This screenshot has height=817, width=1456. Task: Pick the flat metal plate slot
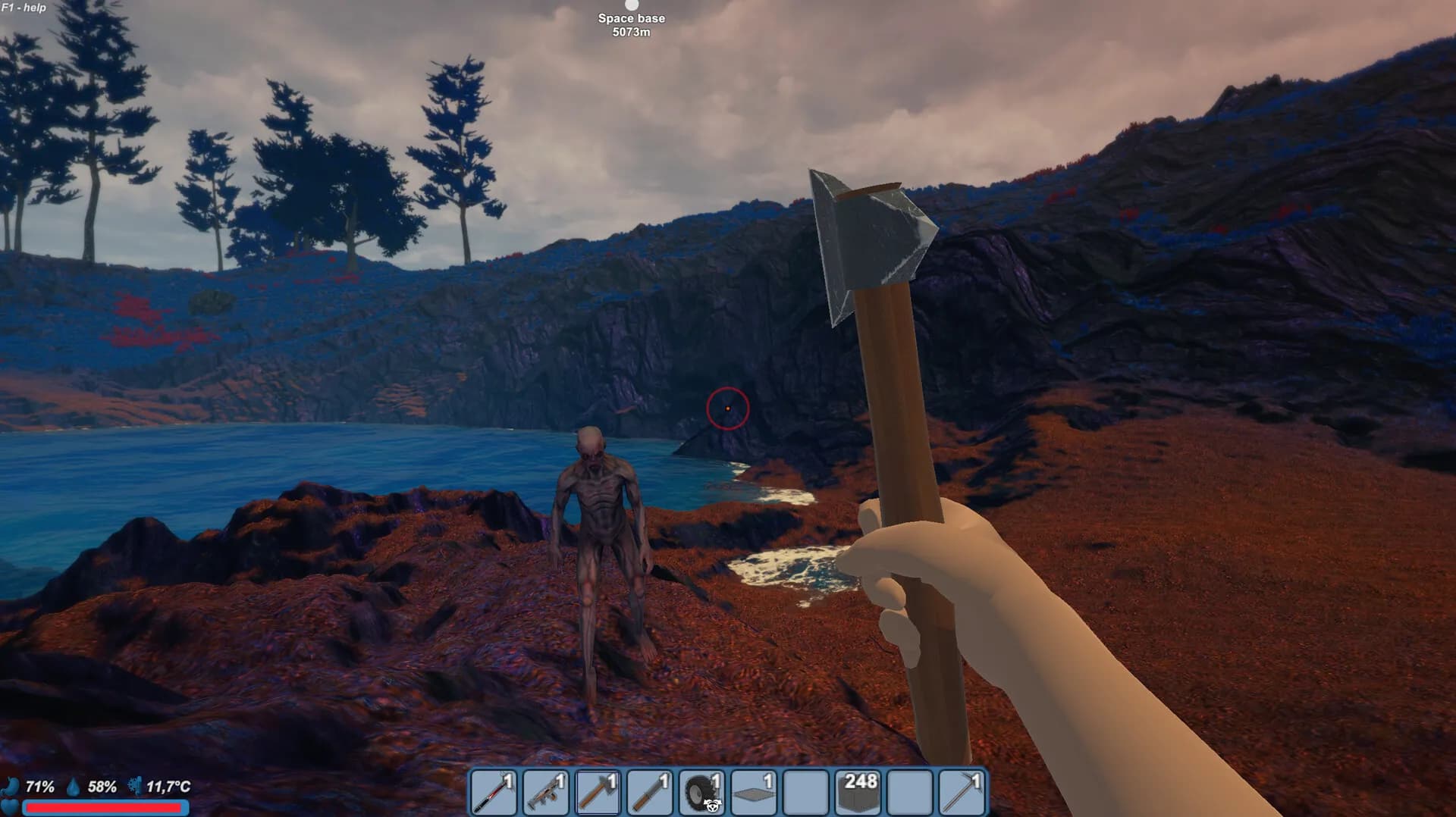point(754,793)
